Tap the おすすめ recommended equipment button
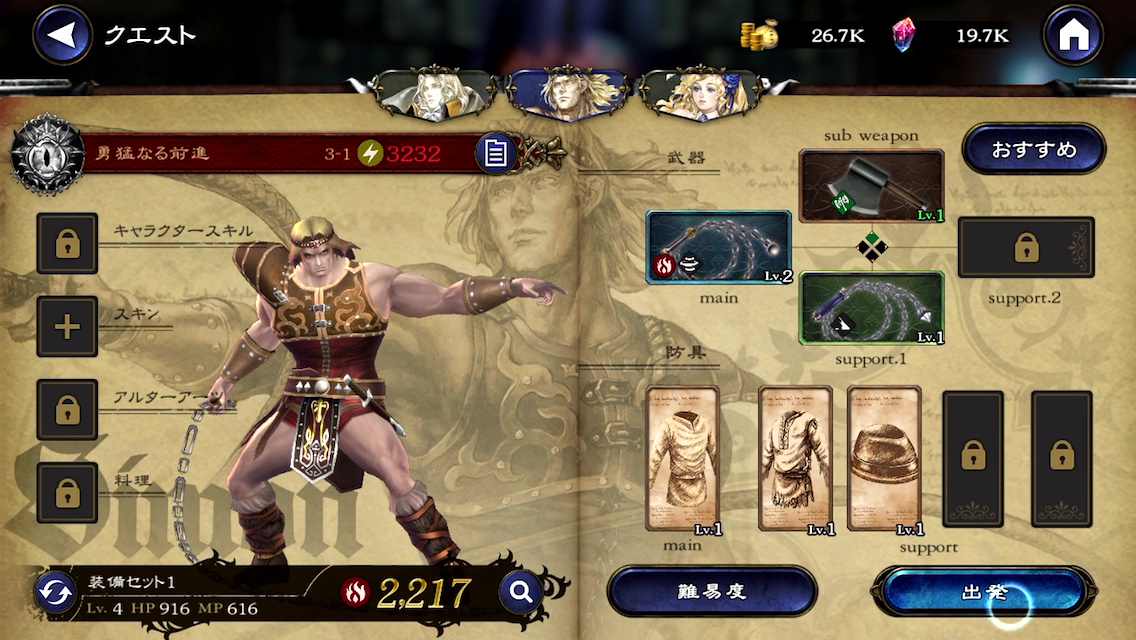 pyautogui.click(x=1034, y=150)
